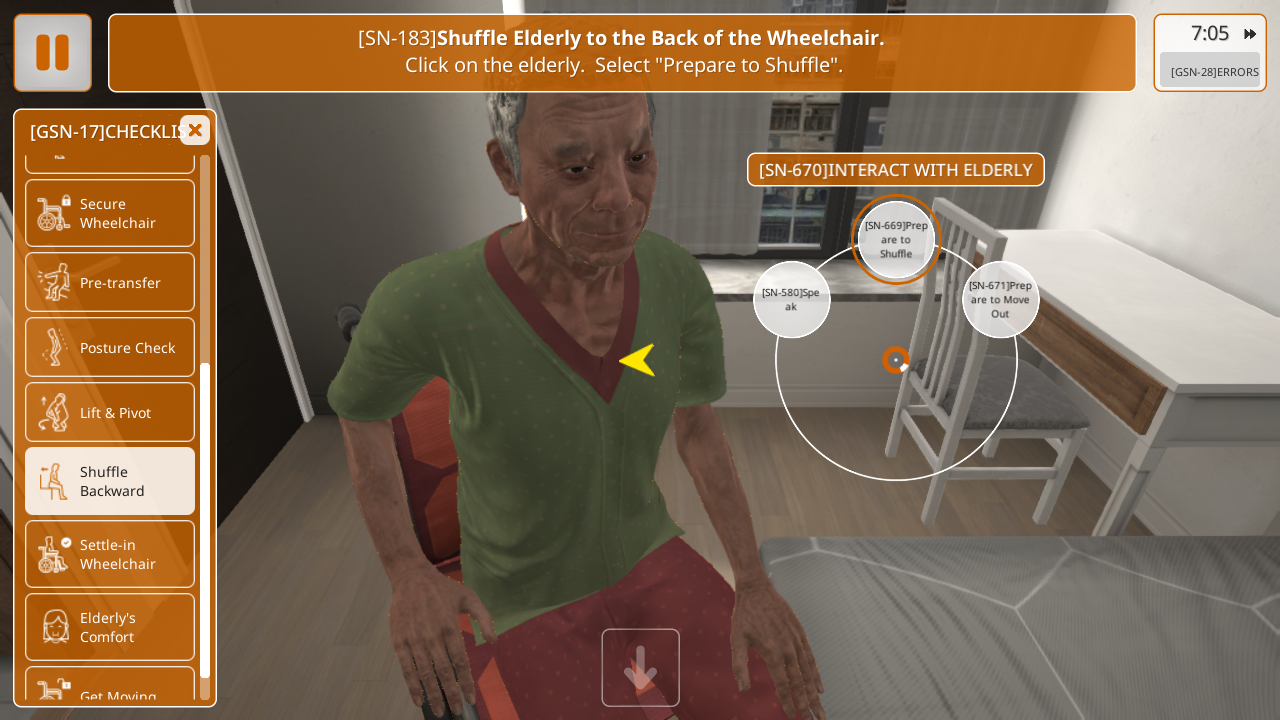Open the Posture Check step

(110, 347)
